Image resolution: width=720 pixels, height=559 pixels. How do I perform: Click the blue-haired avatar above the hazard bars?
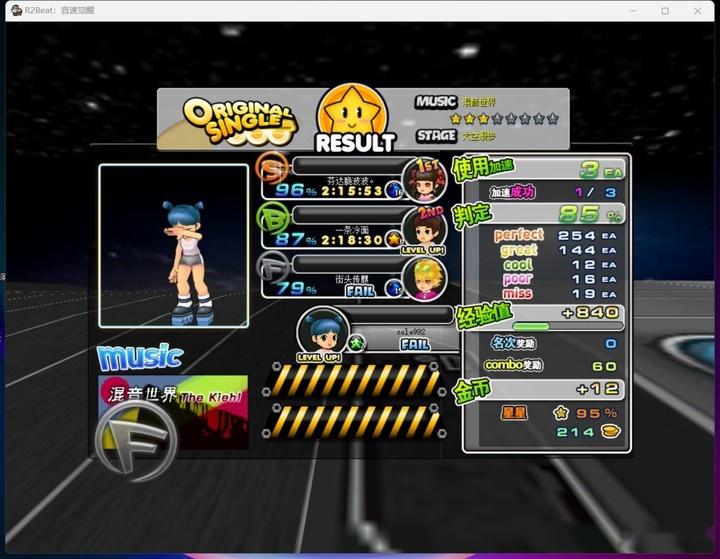[322, 331]
